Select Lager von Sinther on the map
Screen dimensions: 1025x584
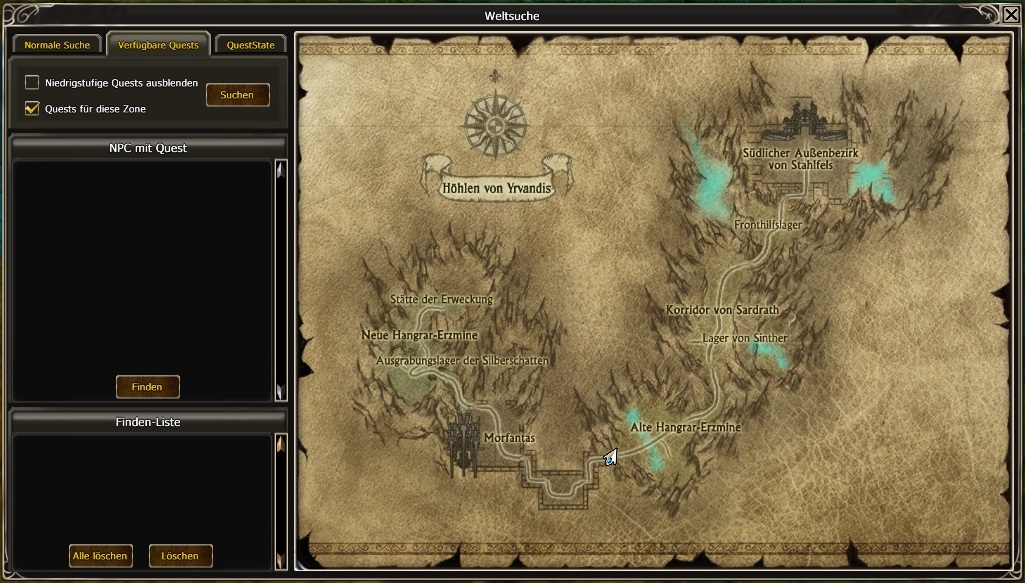[744, 338]
